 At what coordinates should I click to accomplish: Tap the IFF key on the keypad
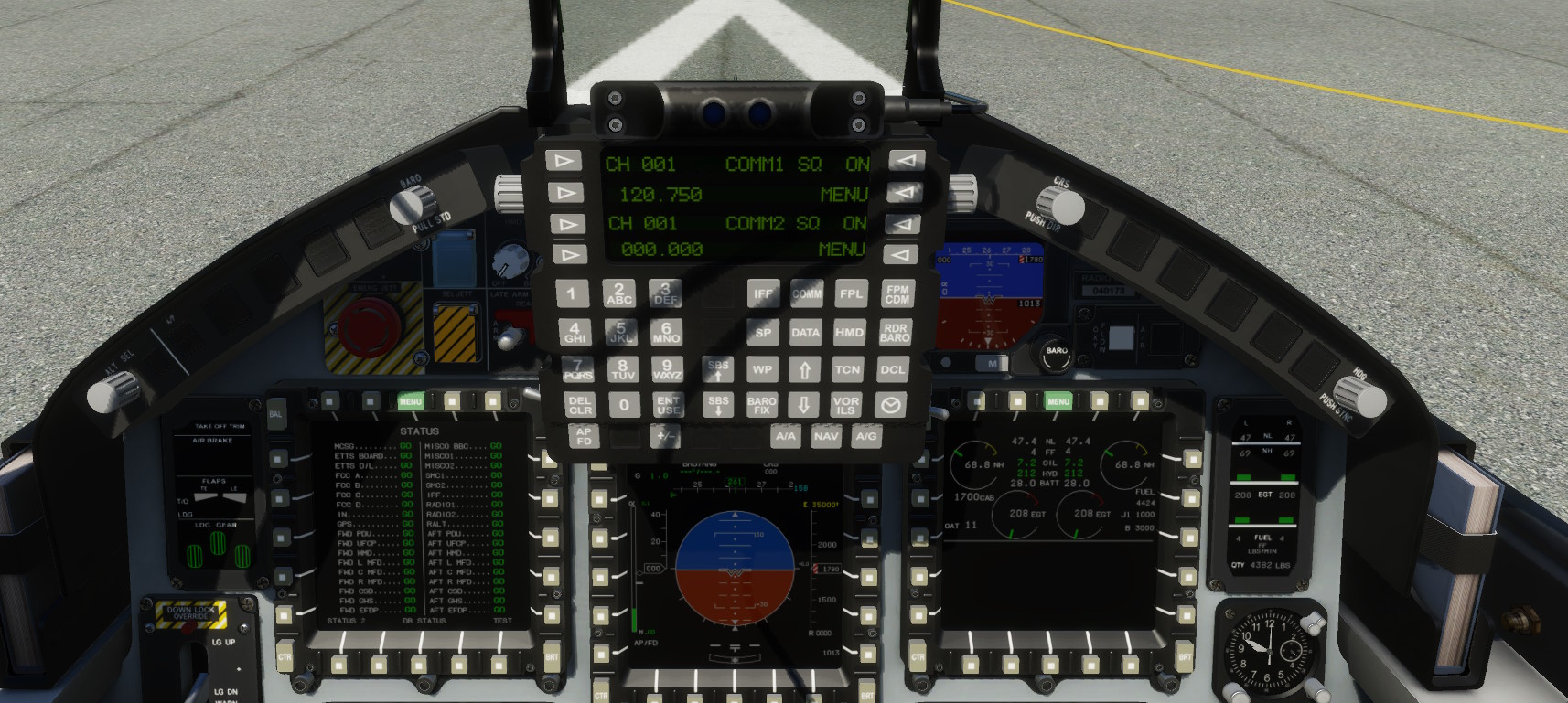[763, 294]
